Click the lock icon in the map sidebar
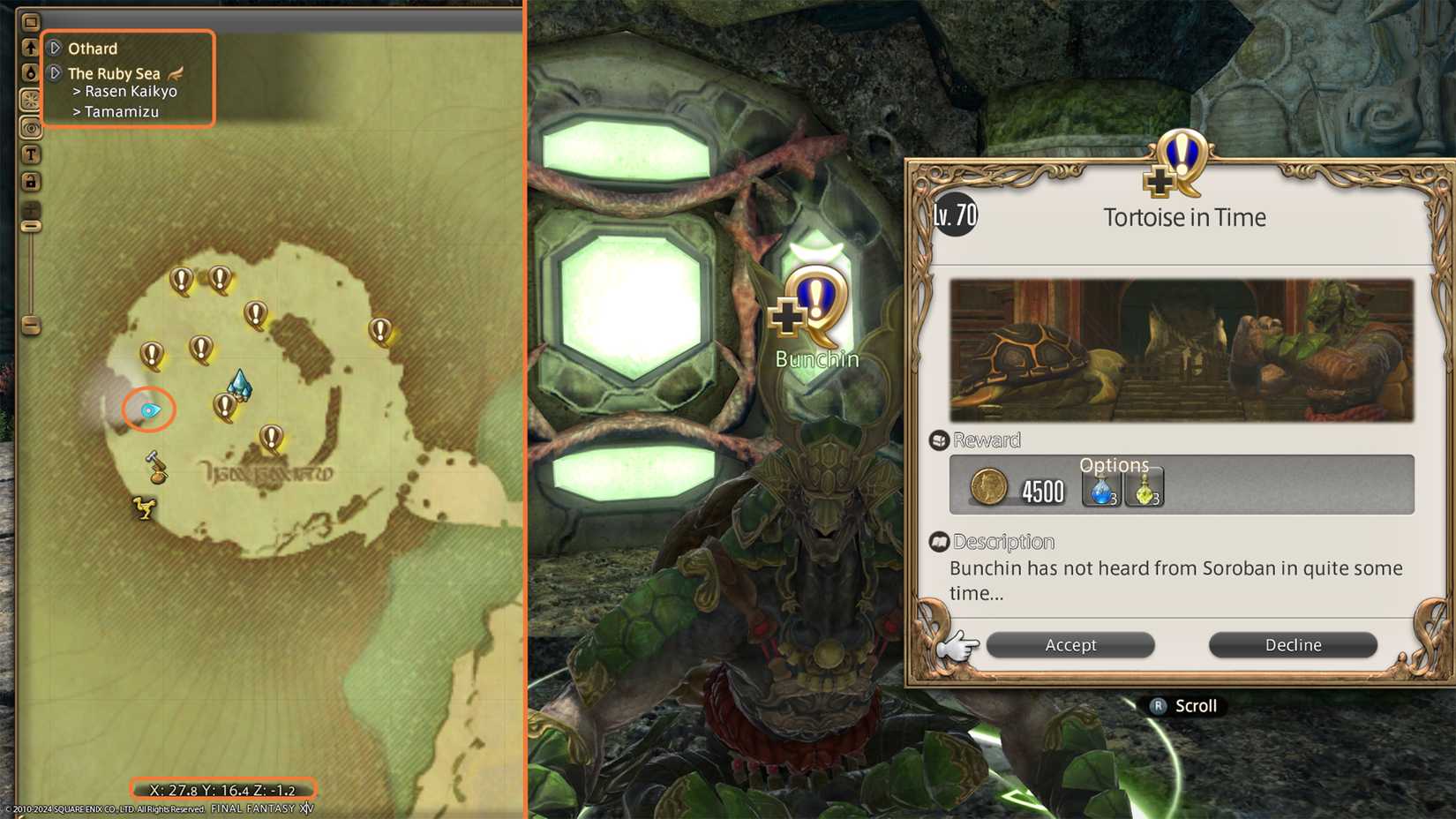The width and height of the screenshot is (1456, 819). [31, 178]
